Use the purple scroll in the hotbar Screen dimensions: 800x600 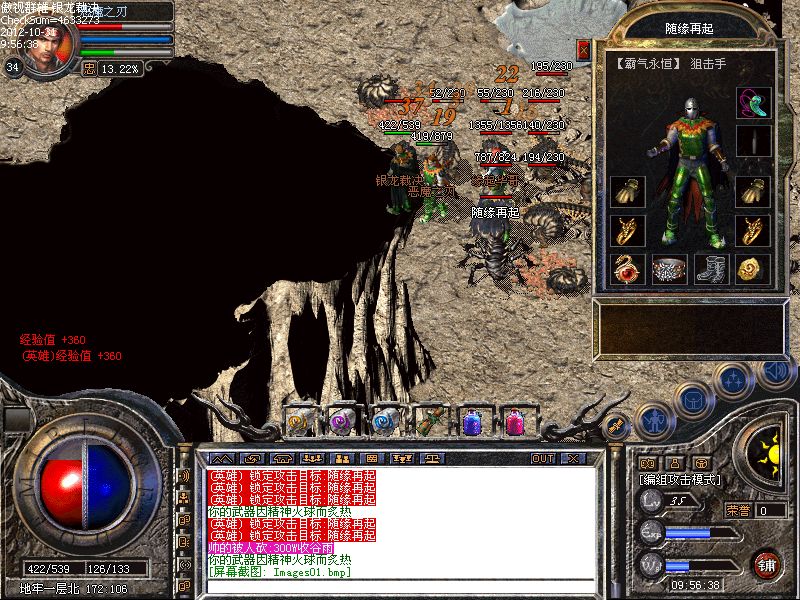342,420
